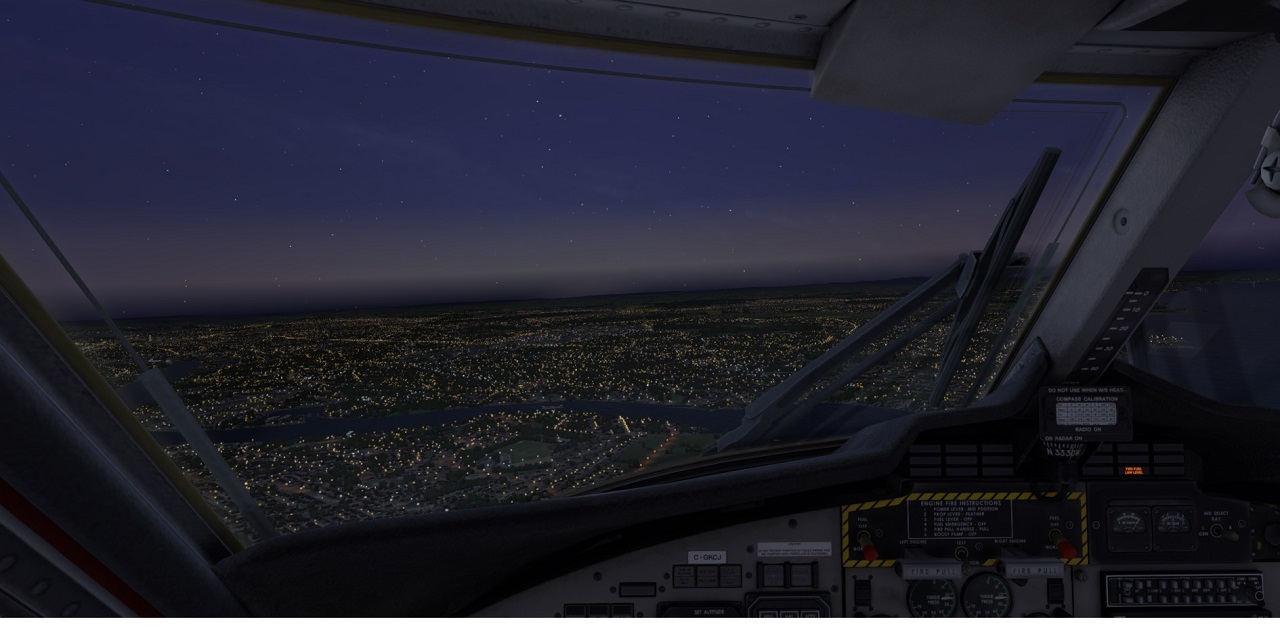Pull the right engine FIRE PULL handle
The height and width of the screenshot is (630, 1280).
click(x=1033, y=569)
